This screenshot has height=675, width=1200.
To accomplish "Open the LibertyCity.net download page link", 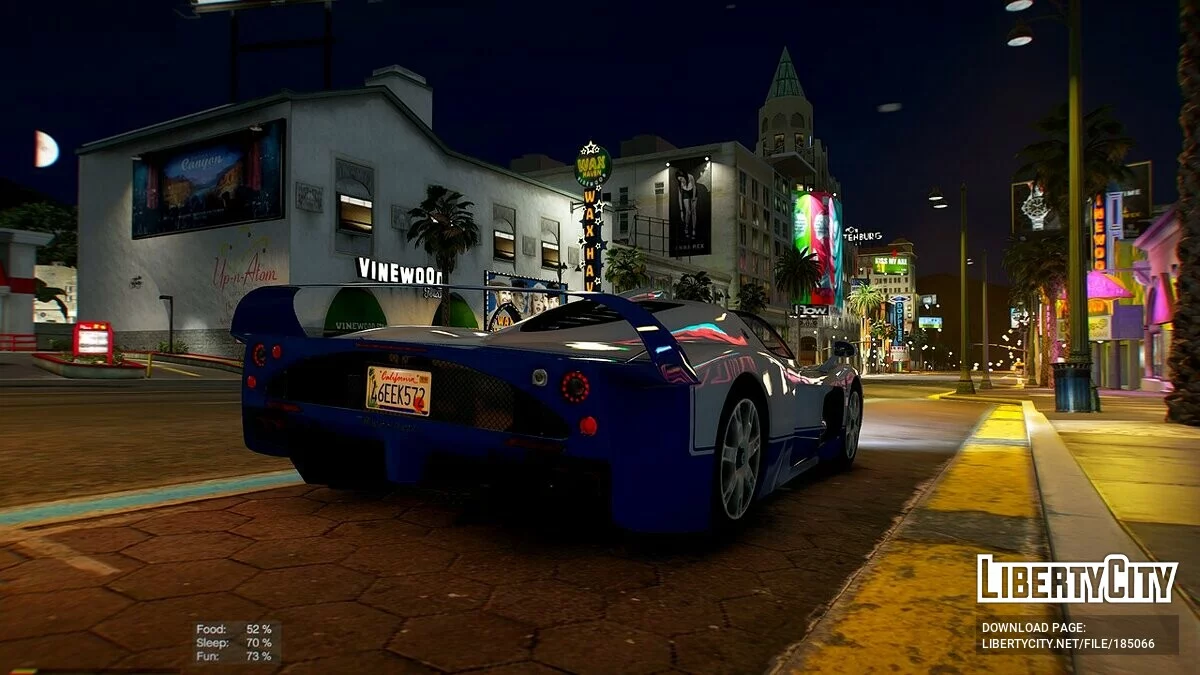I will click(x=1068, y=644).
